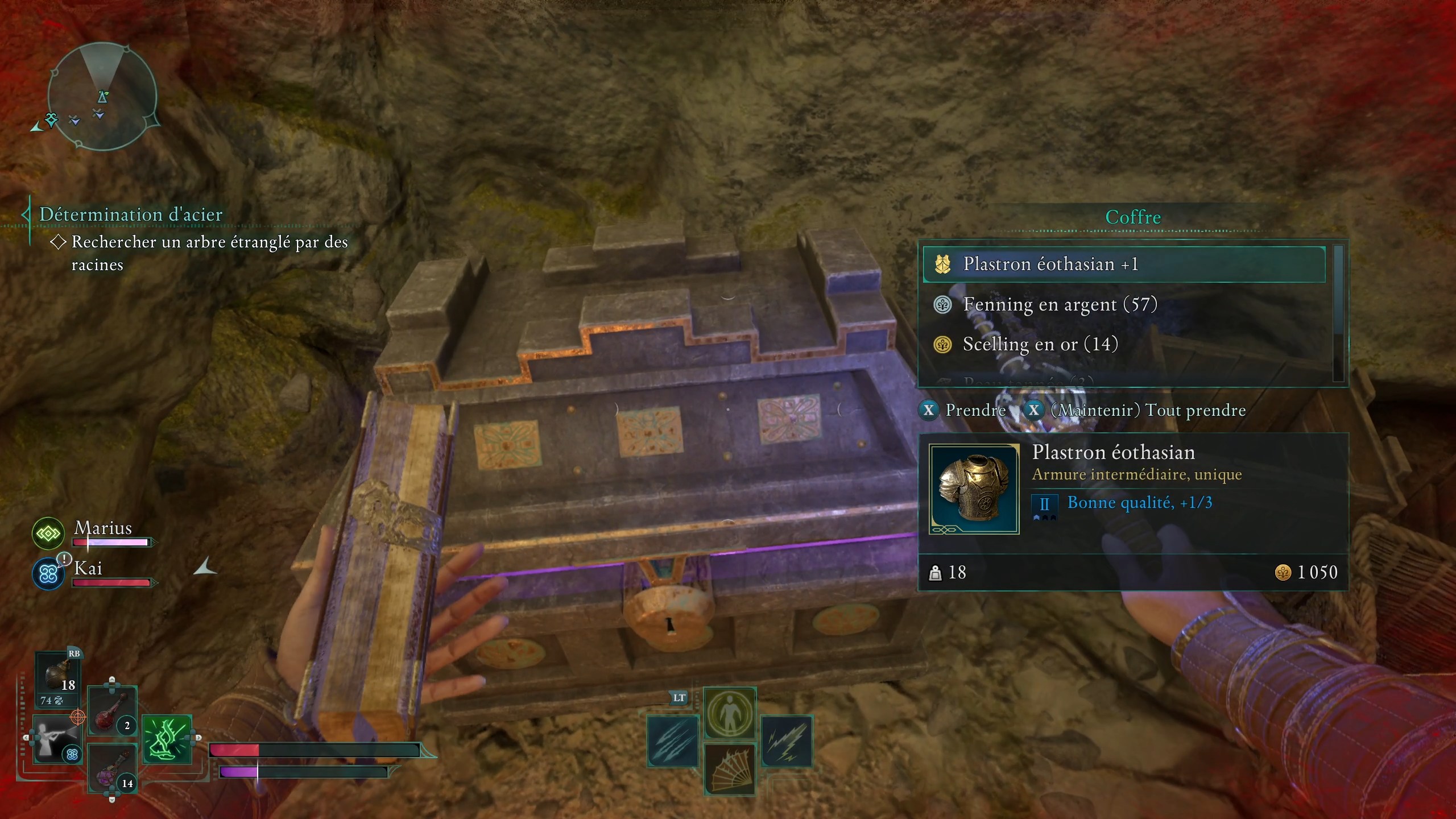Use the purple essence potion slot

(x=112, y=768)
